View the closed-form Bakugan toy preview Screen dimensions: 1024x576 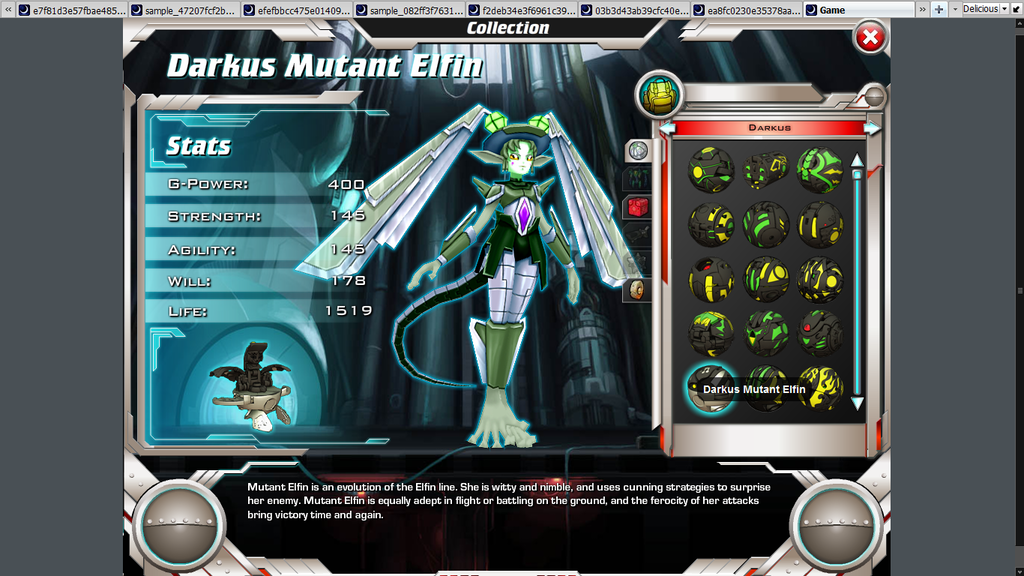[x=251, y=385]
